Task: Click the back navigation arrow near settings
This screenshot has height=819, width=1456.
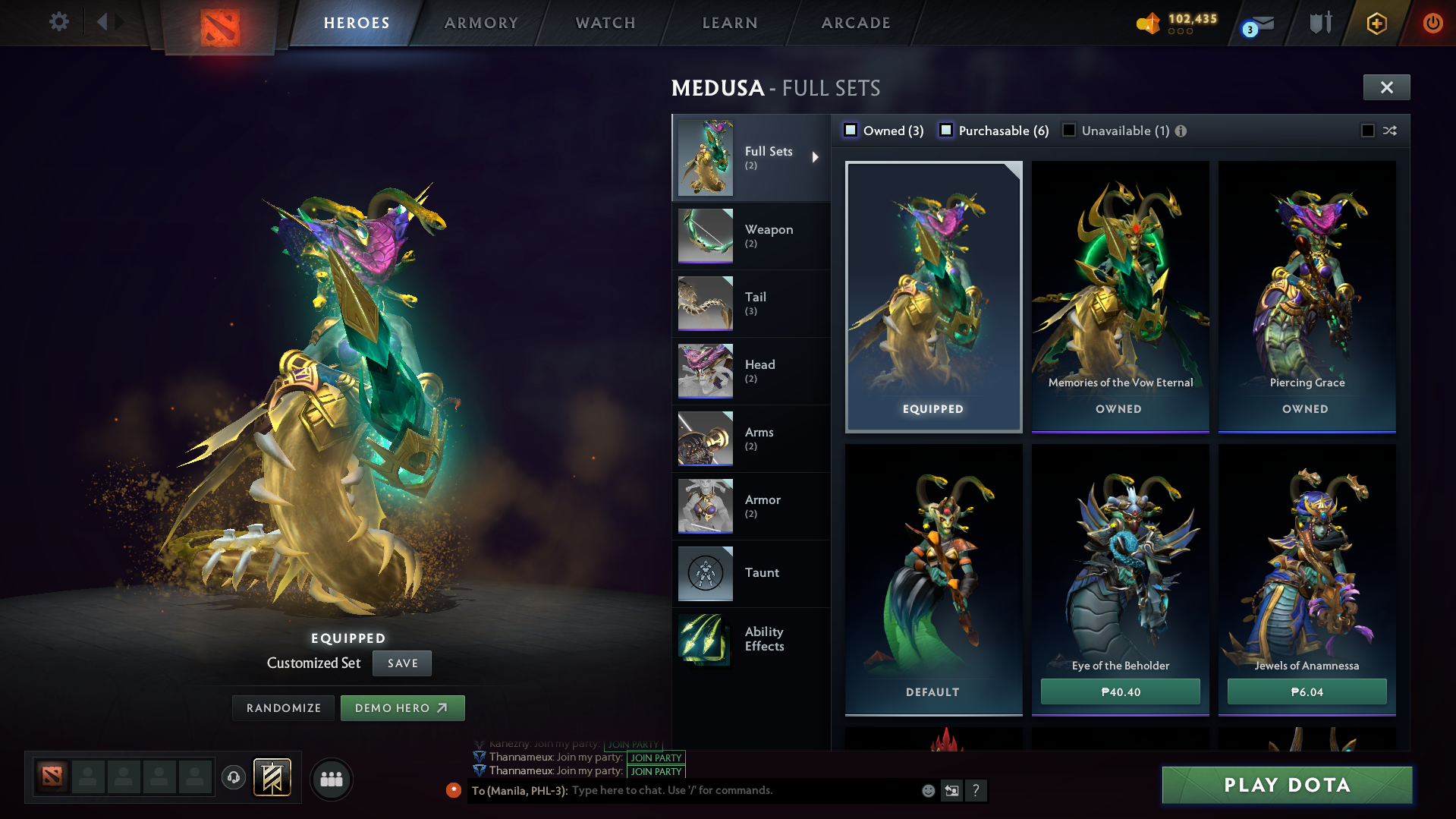Action: pos(105,21)
